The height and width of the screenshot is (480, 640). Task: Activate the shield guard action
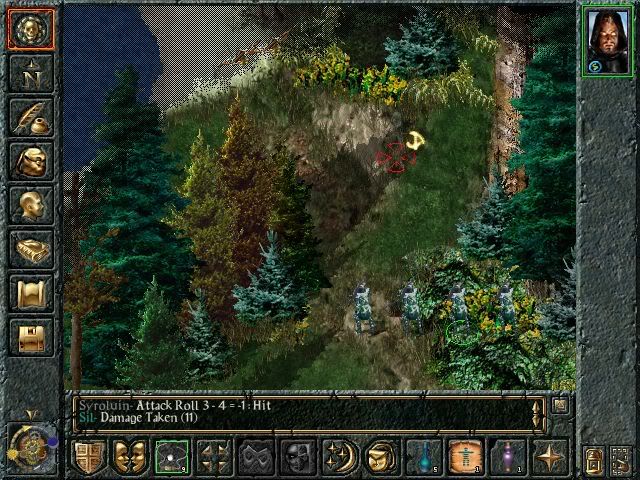[x=88, y=457]
